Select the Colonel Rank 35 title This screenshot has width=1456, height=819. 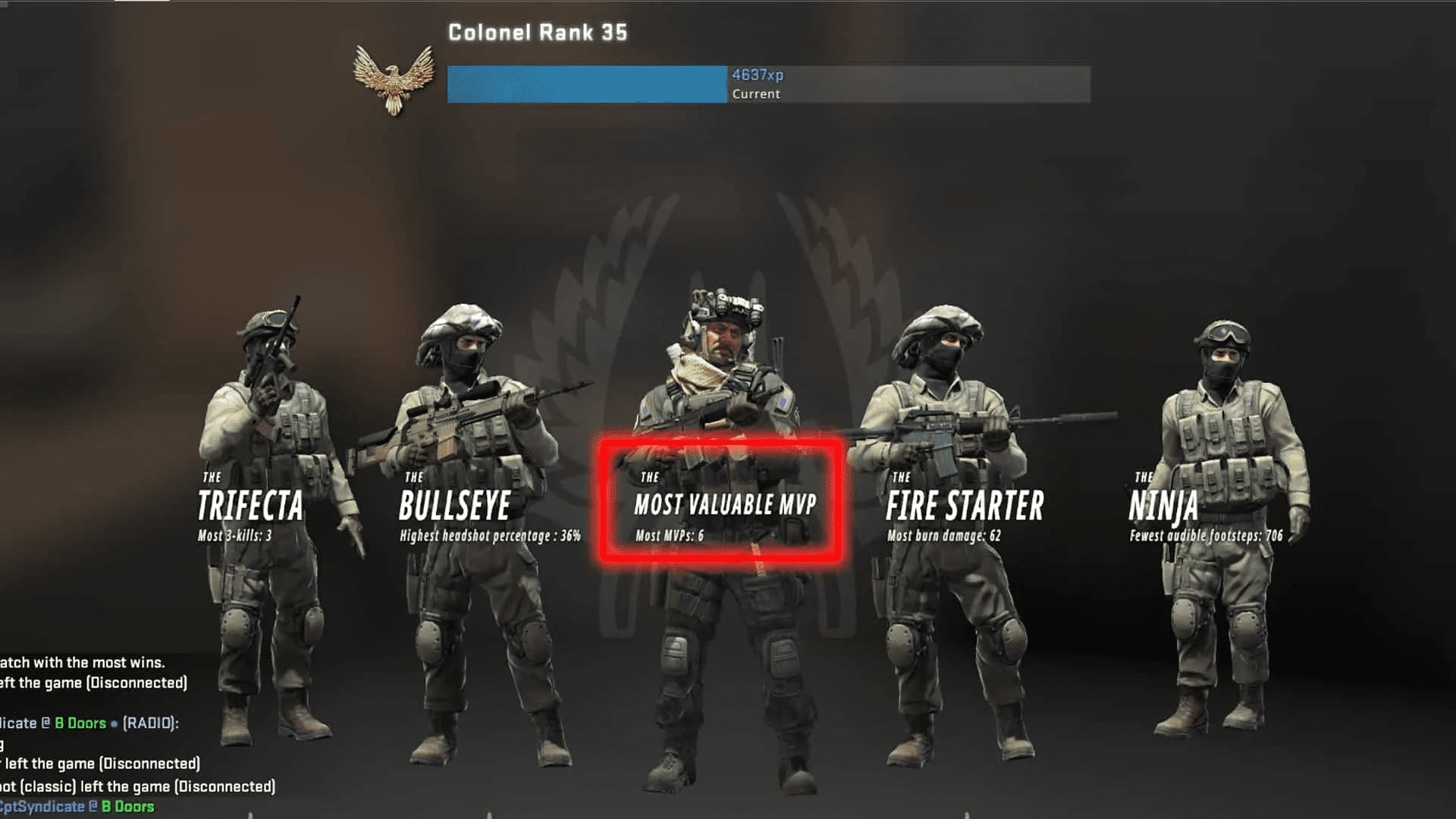pos(537,33)
